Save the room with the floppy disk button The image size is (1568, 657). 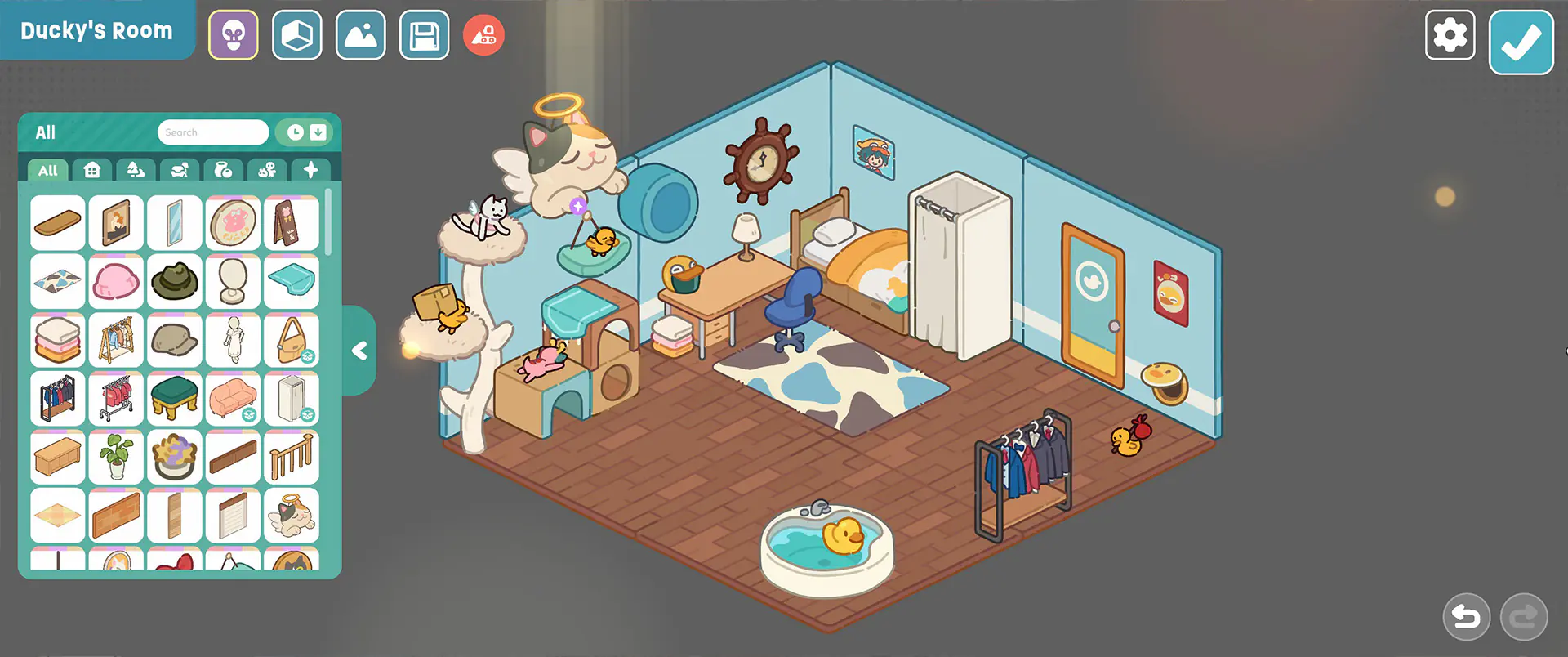click(424, 35)
